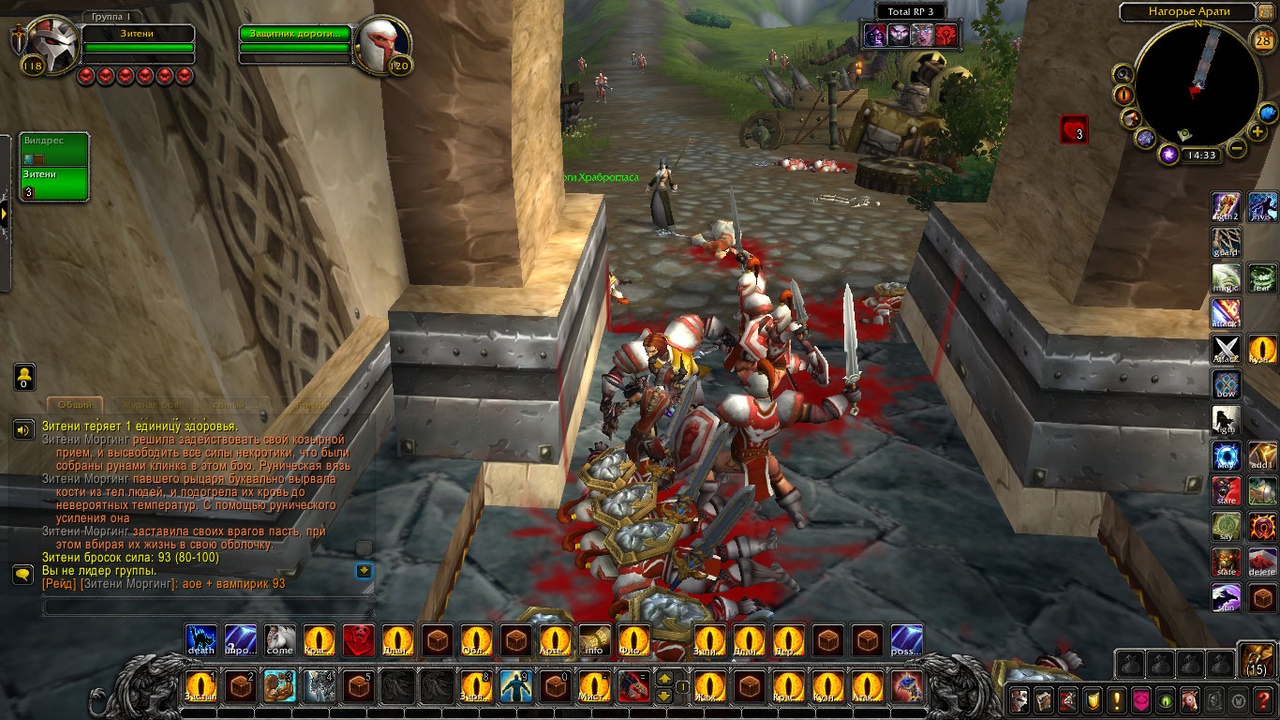1280x720 pixels.
Task: Page up the main action bar
Action: (x=664, y=679)
